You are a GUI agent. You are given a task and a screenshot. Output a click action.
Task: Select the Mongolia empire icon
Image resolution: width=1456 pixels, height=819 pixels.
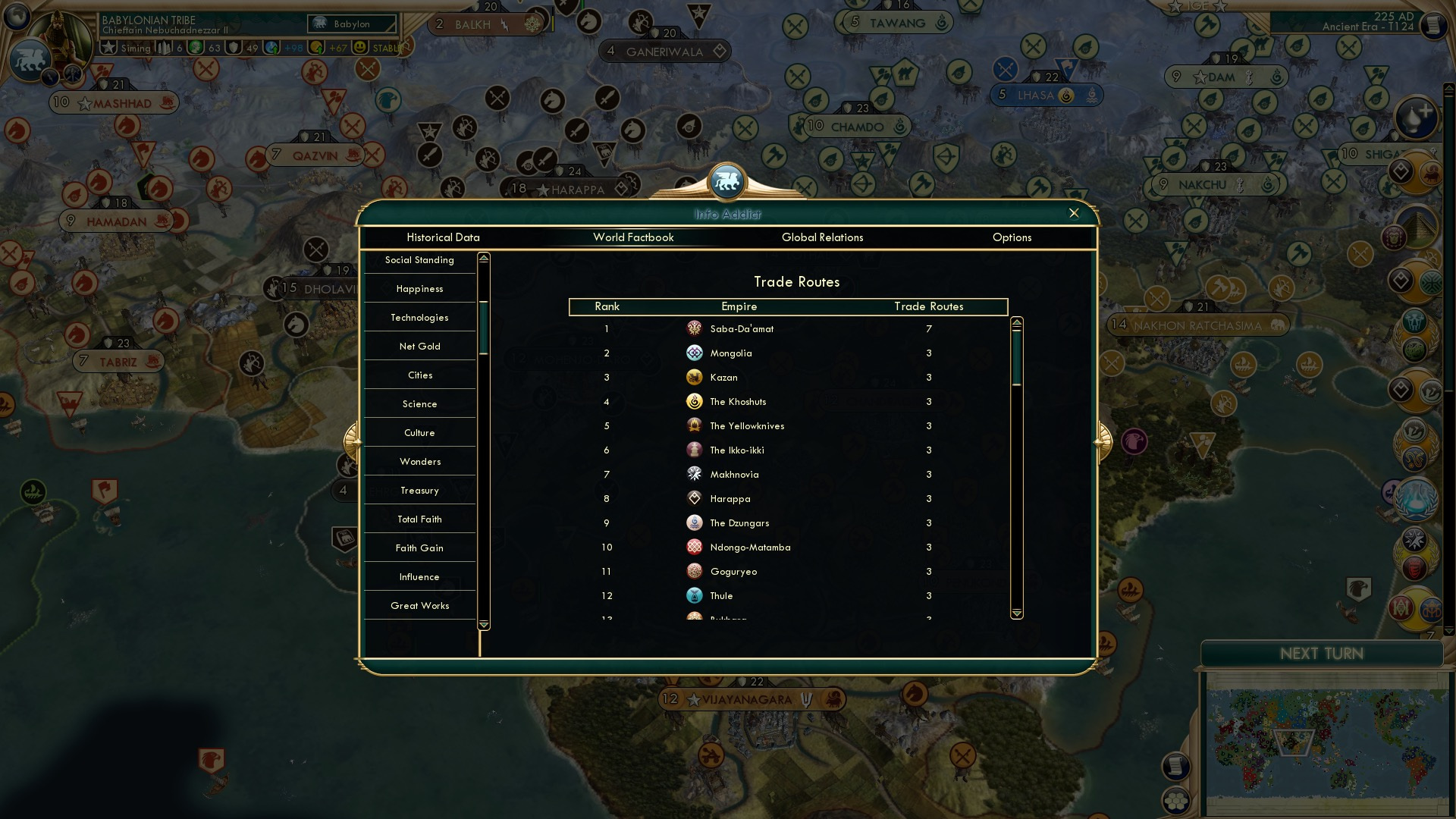(x=695, y=353)
